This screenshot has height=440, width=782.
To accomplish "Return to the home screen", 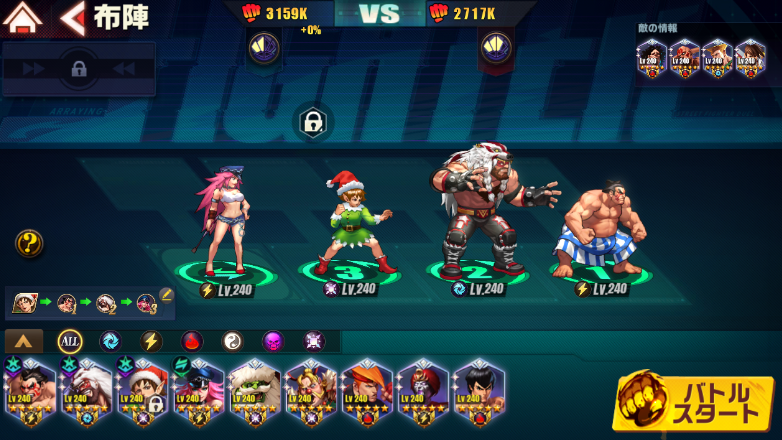I will (22, 17).
